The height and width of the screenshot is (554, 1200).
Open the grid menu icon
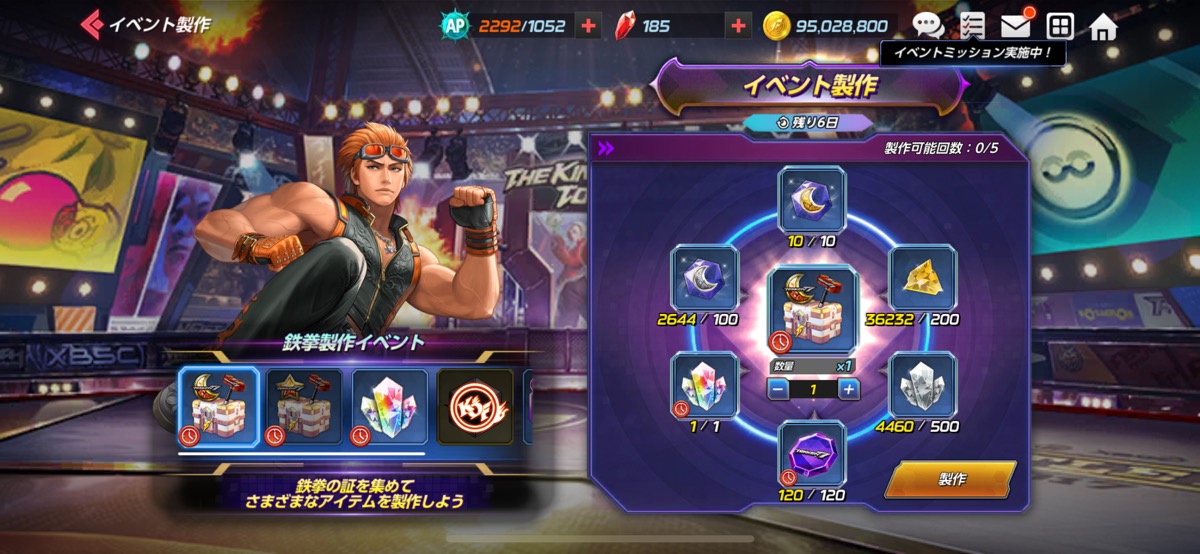coord(1060,26)
